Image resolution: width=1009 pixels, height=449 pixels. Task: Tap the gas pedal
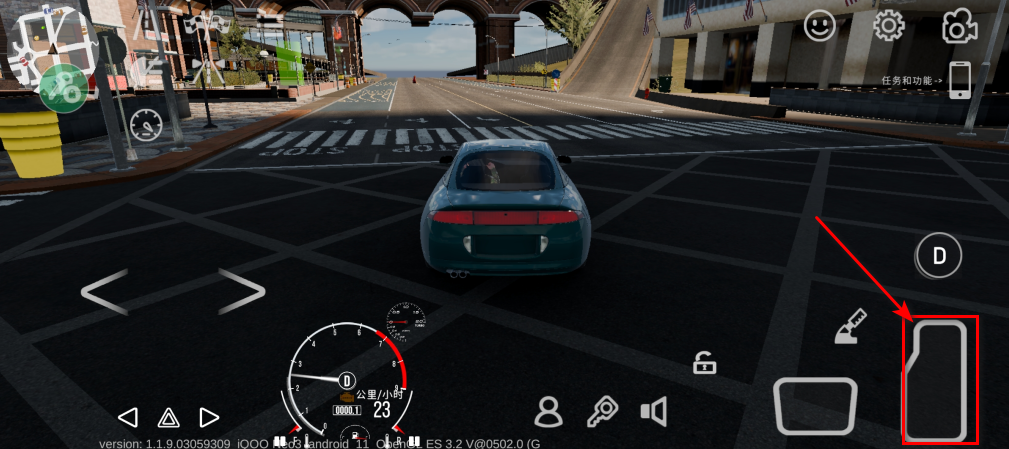click(x=940, y=380)
